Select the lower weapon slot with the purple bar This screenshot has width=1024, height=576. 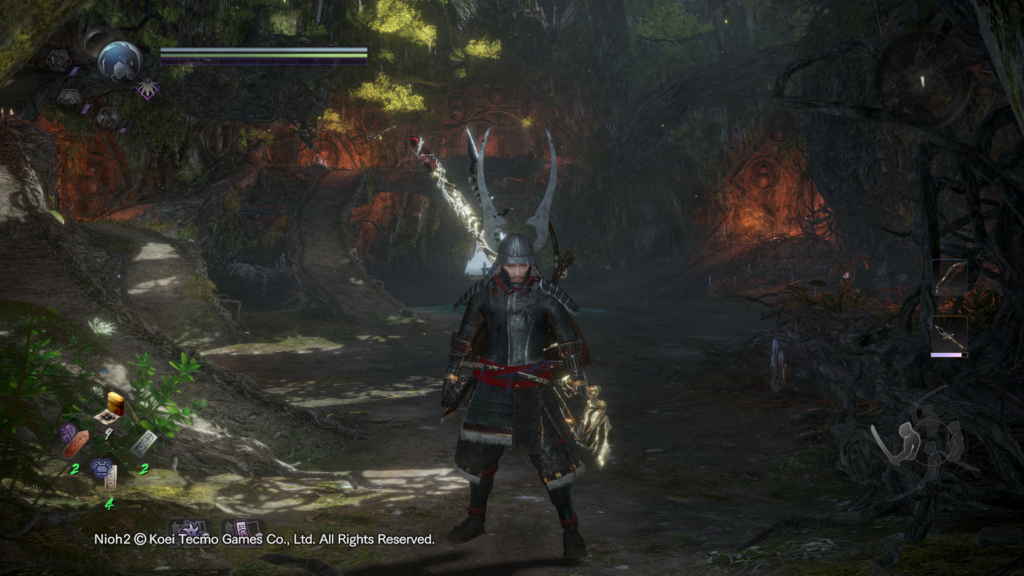click(949, 334)
